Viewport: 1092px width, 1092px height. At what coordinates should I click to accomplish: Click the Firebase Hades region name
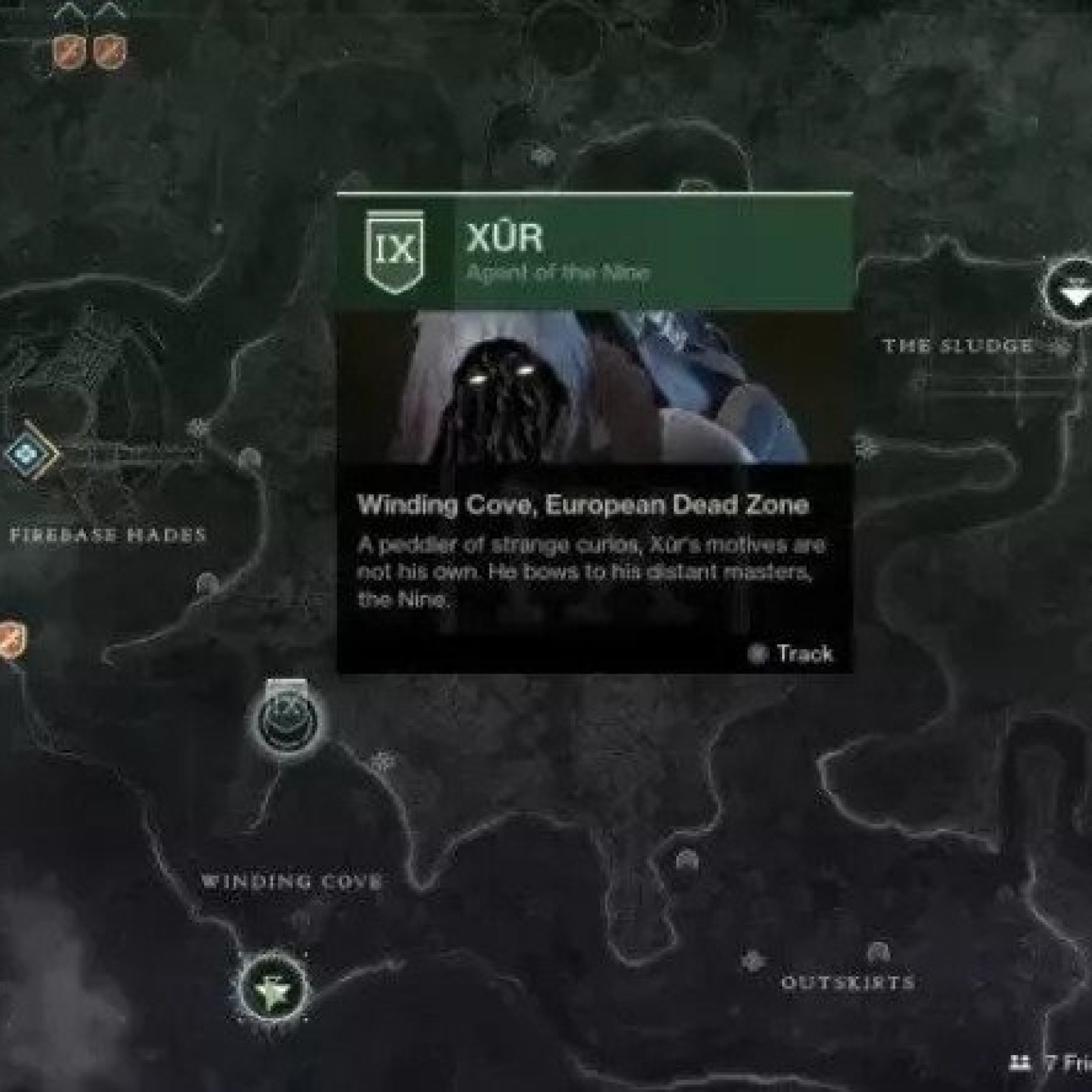click(106, 534)
